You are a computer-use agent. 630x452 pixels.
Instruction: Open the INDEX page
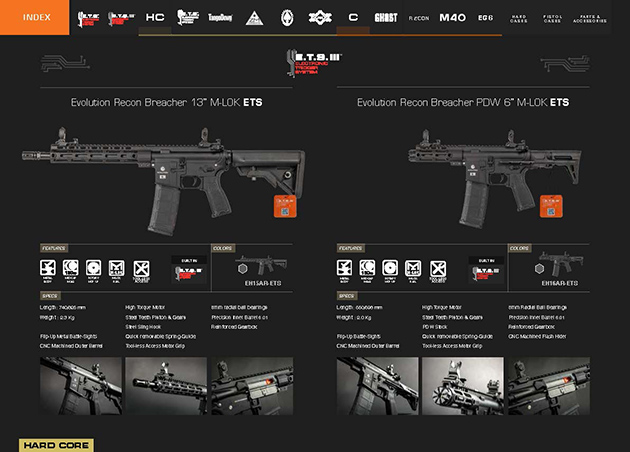[36, 17]
